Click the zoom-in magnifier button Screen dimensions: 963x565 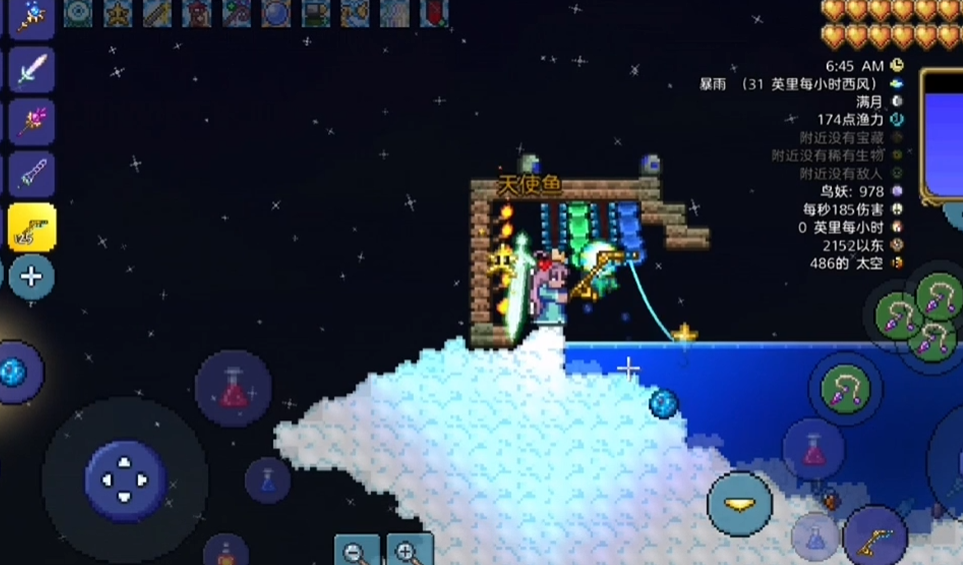(x=409, y=552)
